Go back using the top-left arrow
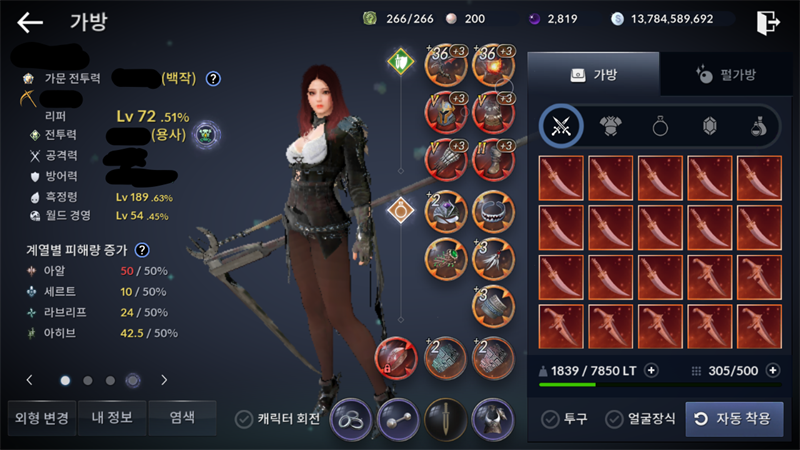This screenshot has width=800, height=450. tap(30, 22)
